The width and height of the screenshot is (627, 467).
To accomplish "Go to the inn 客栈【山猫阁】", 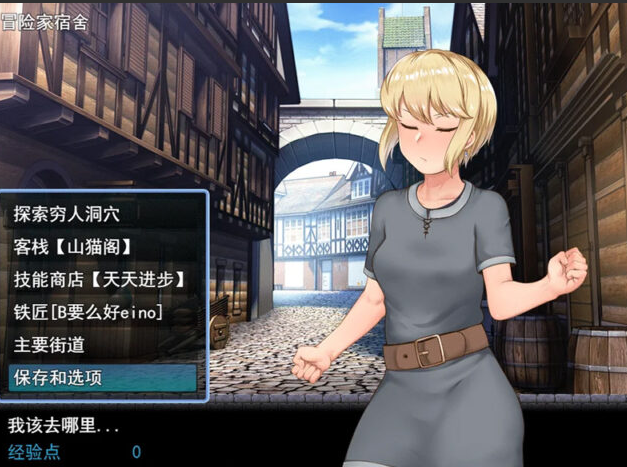I will point(74,246).
